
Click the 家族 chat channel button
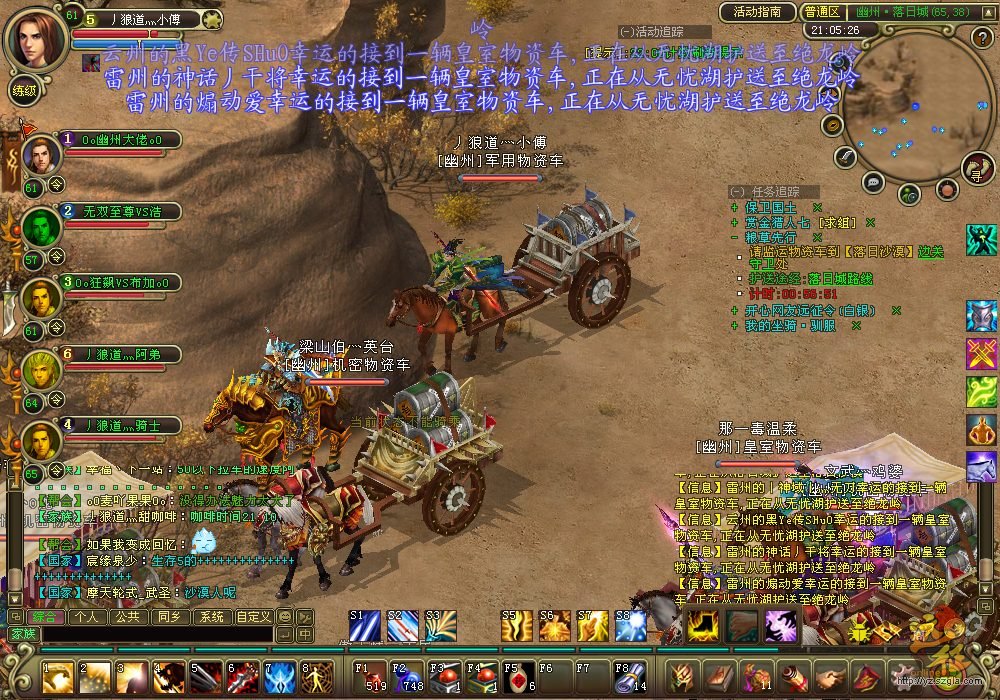pyautogui.click(x=22, y=634)
